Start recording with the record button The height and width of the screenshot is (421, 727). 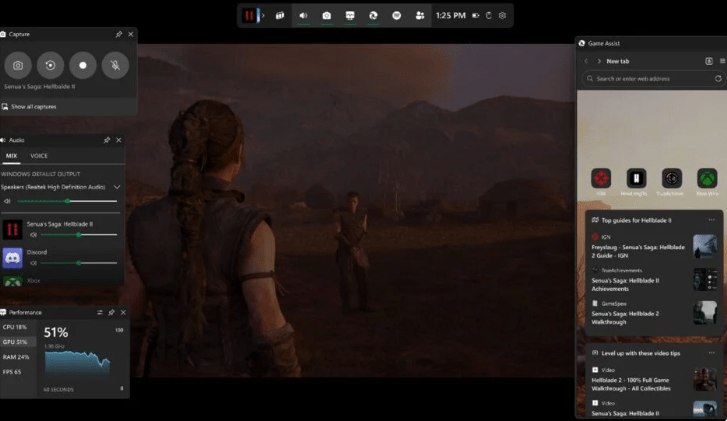pos(83,65)
